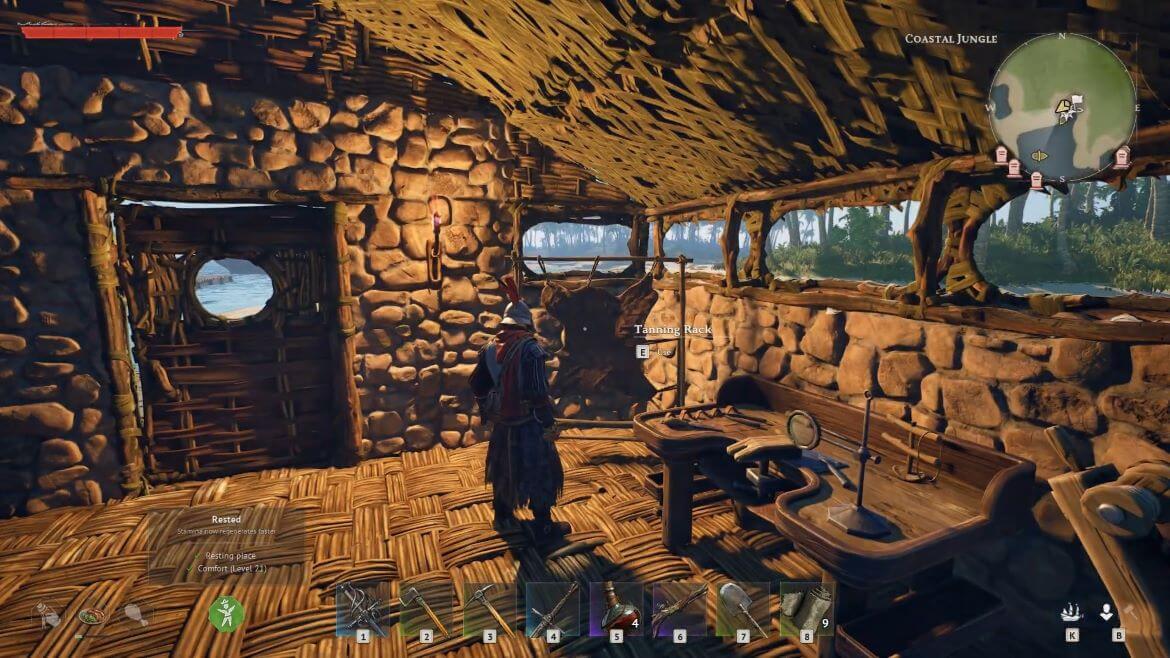Click the green Rested buff icon
1170x658 pixels.
click(226, 613)
